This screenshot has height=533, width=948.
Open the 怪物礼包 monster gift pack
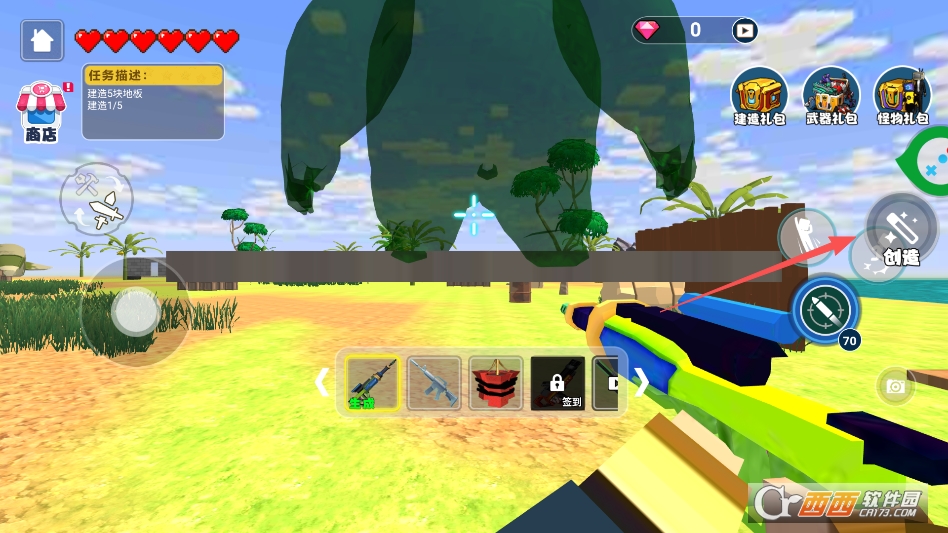(903, 97)
